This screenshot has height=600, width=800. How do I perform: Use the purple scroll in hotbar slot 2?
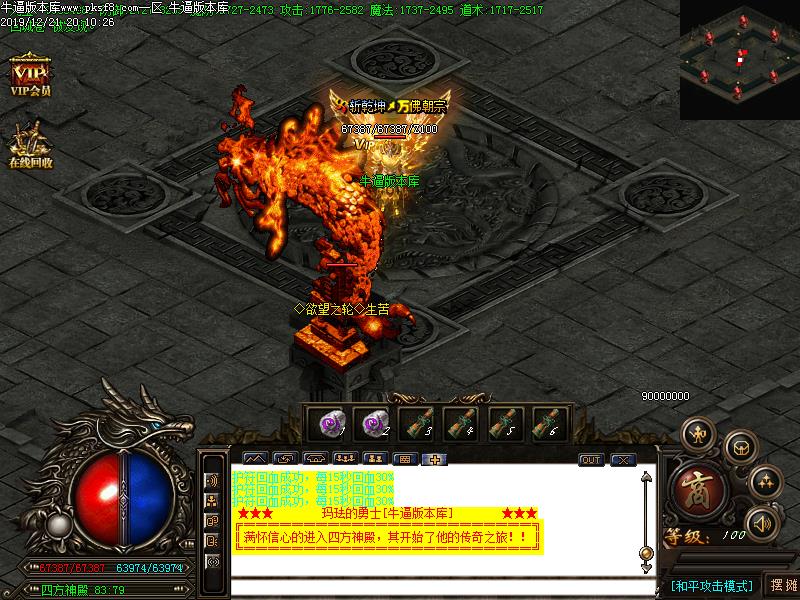(x=373, y=424)
